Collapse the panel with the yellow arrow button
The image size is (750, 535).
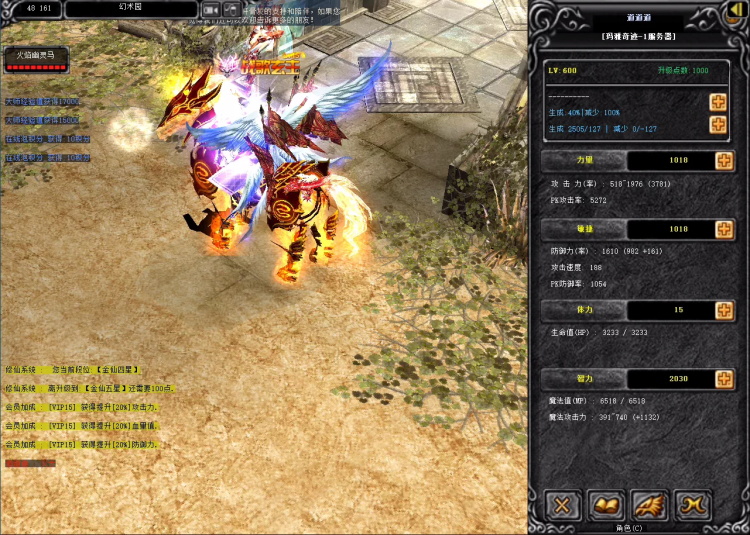737,9
